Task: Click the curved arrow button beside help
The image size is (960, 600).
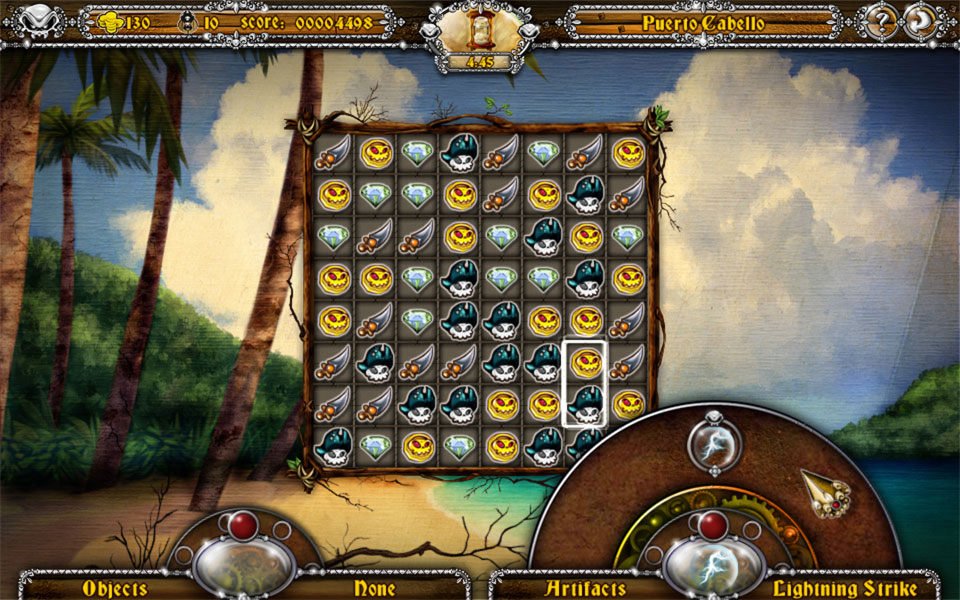Action: pyautogui.click(x=921, y=21)
